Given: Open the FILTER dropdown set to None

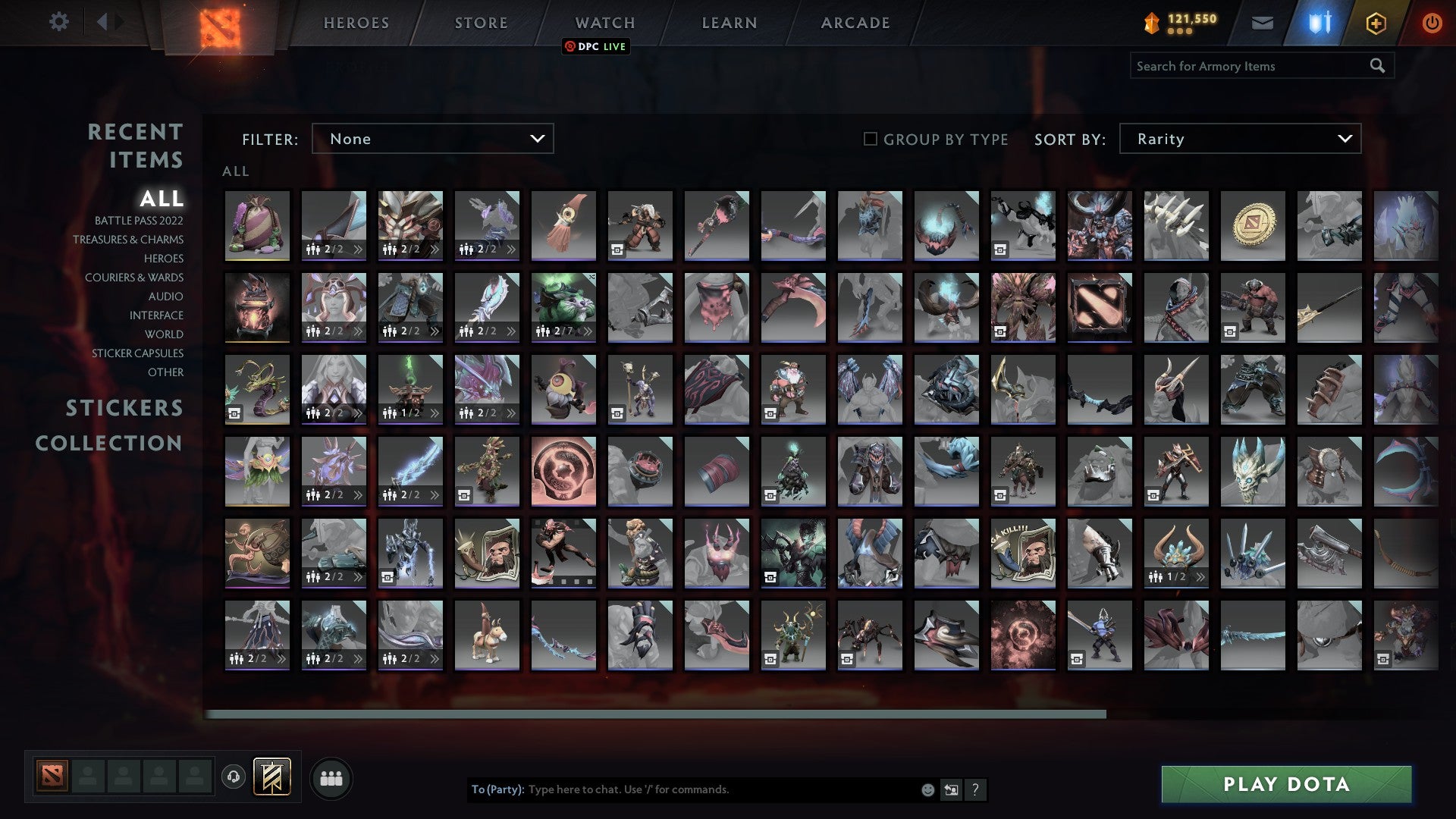Looking at the screenshot, I should pyautogui.click(x=432, y=139).
